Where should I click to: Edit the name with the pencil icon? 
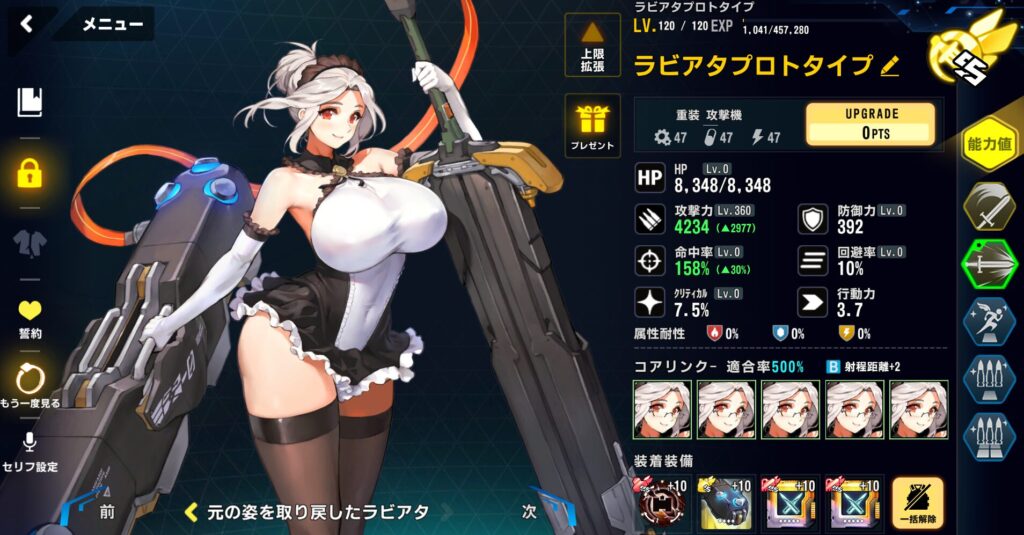889,67
